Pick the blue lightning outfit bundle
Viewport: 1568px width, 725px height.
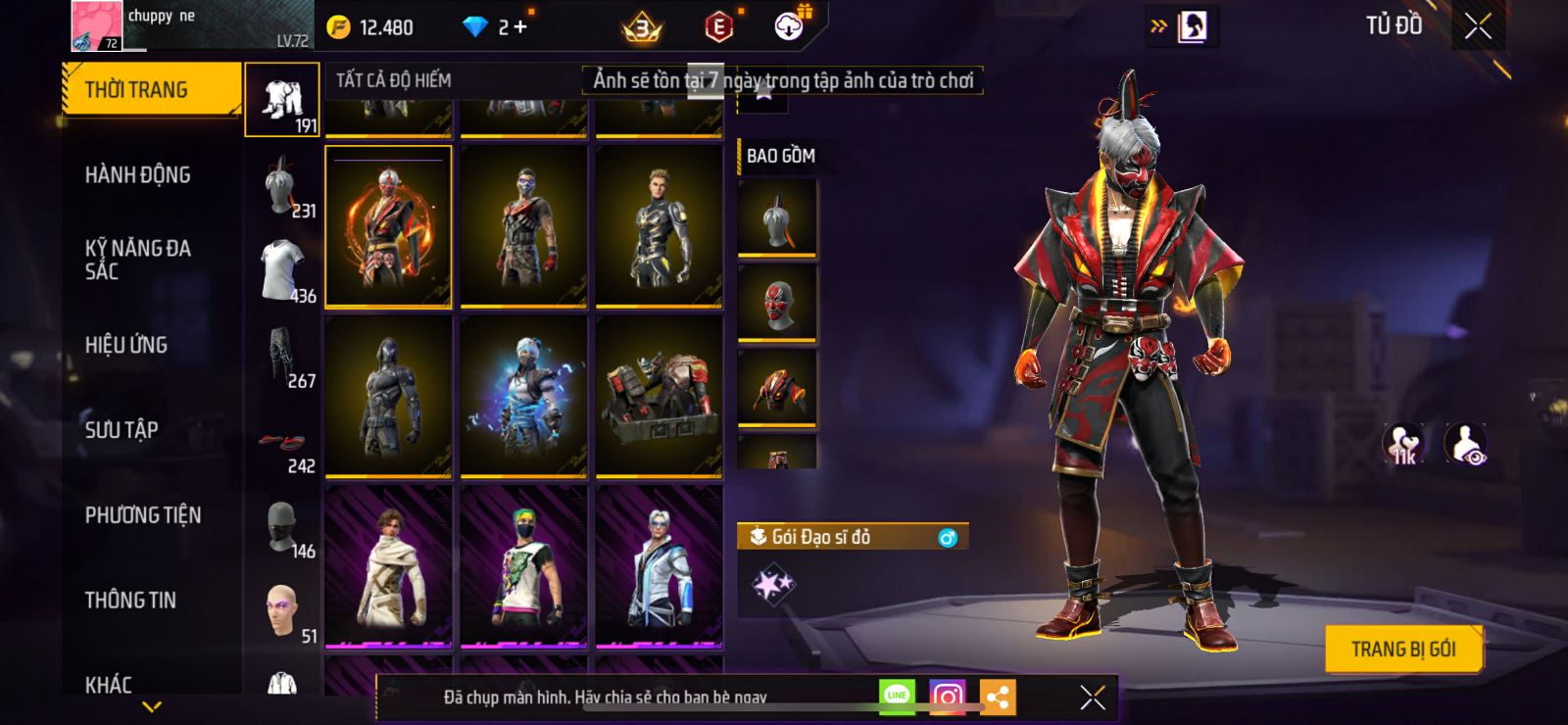(x=523, y=396)
